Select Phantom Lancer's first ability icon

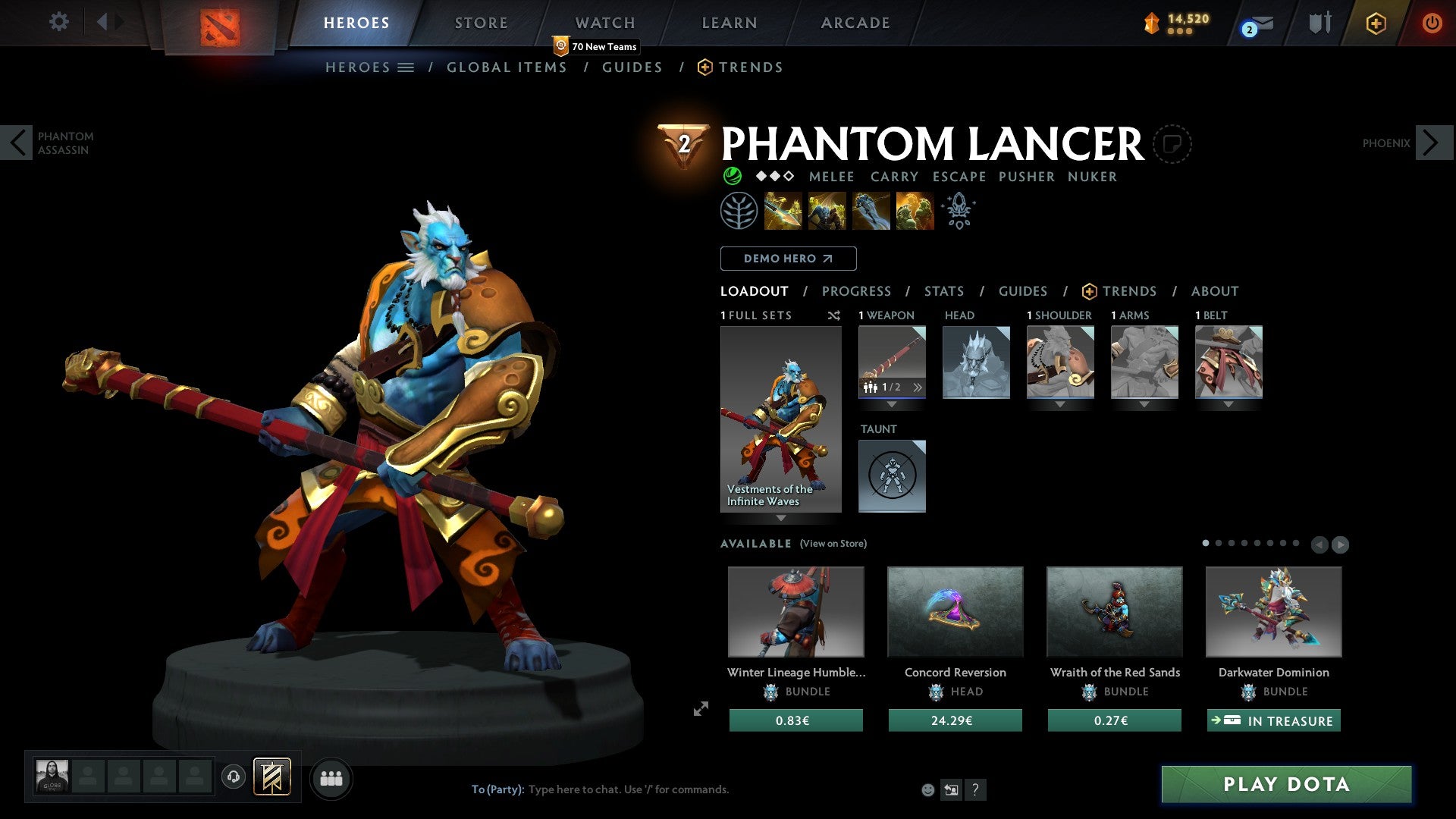[x=782, y=212]
